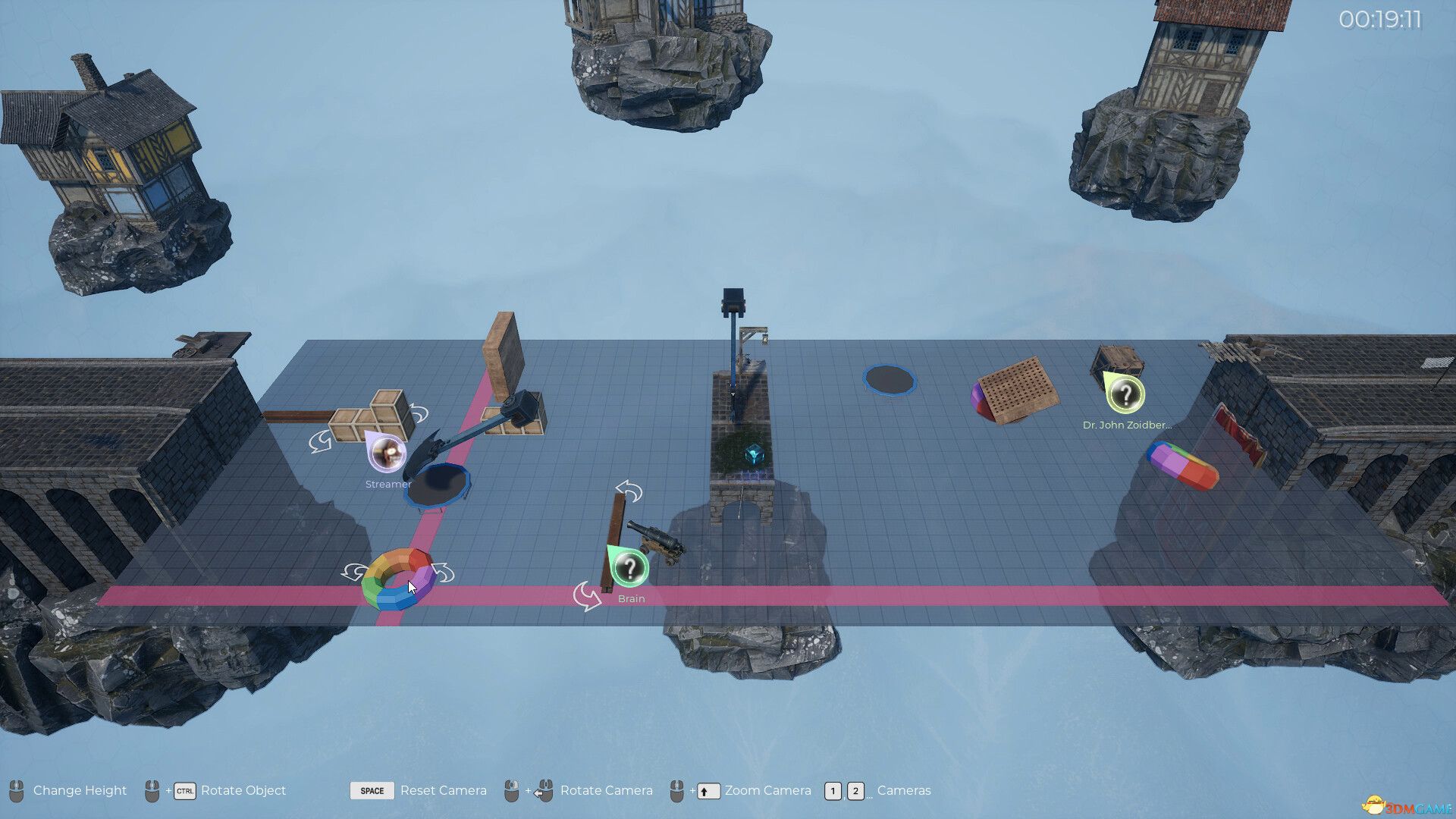Click the Cameras label in the bottom bar
The image size is (1456, 819).
click(905, 791)
